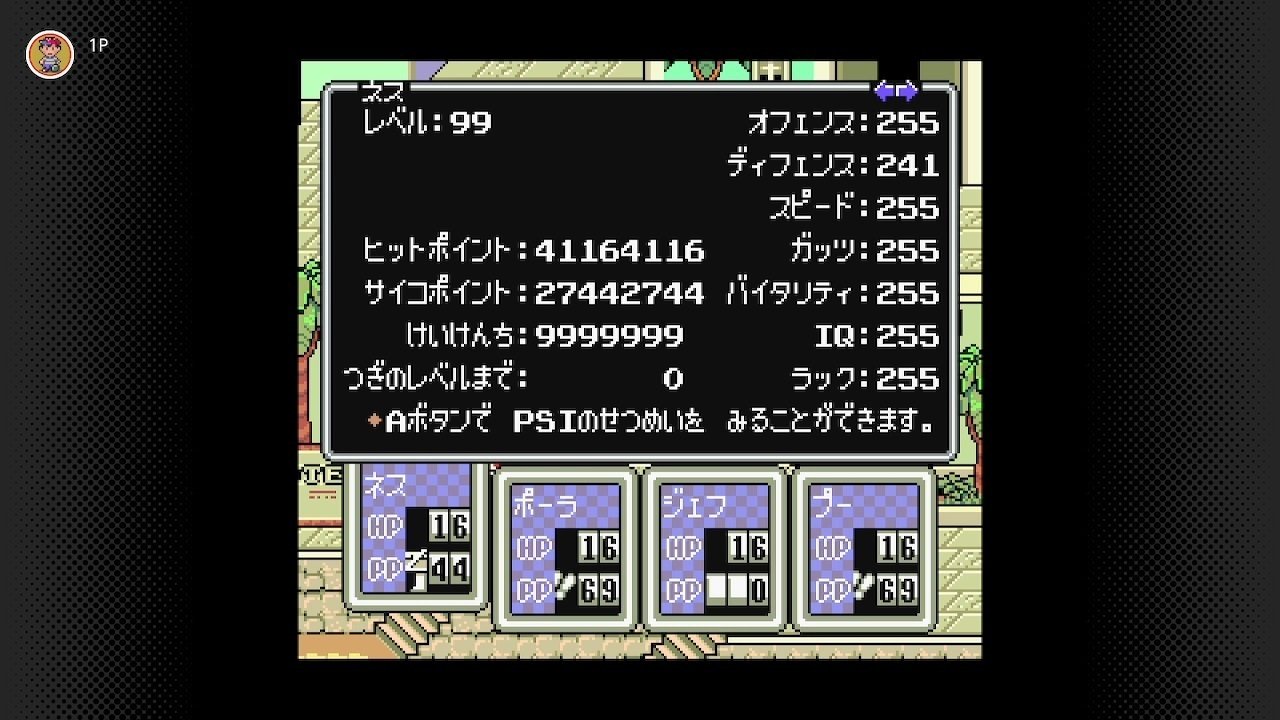Click the PSI explanation prompt text
Viewport: 1280px width, 720px height.
click(660, 421)
